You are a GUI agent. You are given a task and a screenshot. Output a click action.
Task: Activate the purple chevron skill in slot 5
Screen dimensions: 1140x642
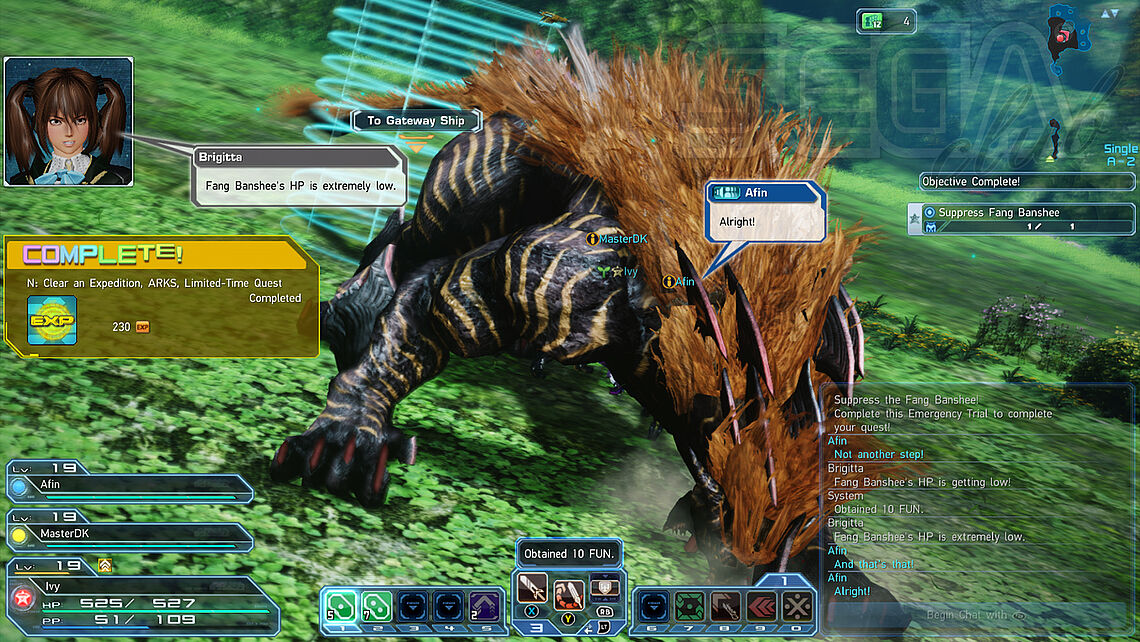click(x=486, y=606)
